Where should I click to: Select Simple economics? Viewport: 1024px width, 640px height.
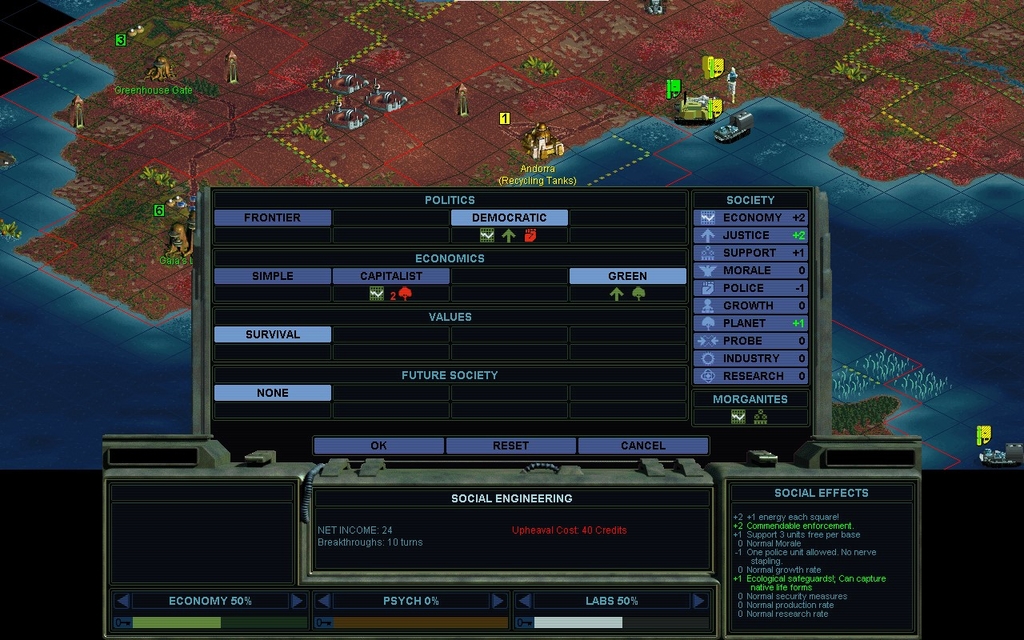coord(272,276)
